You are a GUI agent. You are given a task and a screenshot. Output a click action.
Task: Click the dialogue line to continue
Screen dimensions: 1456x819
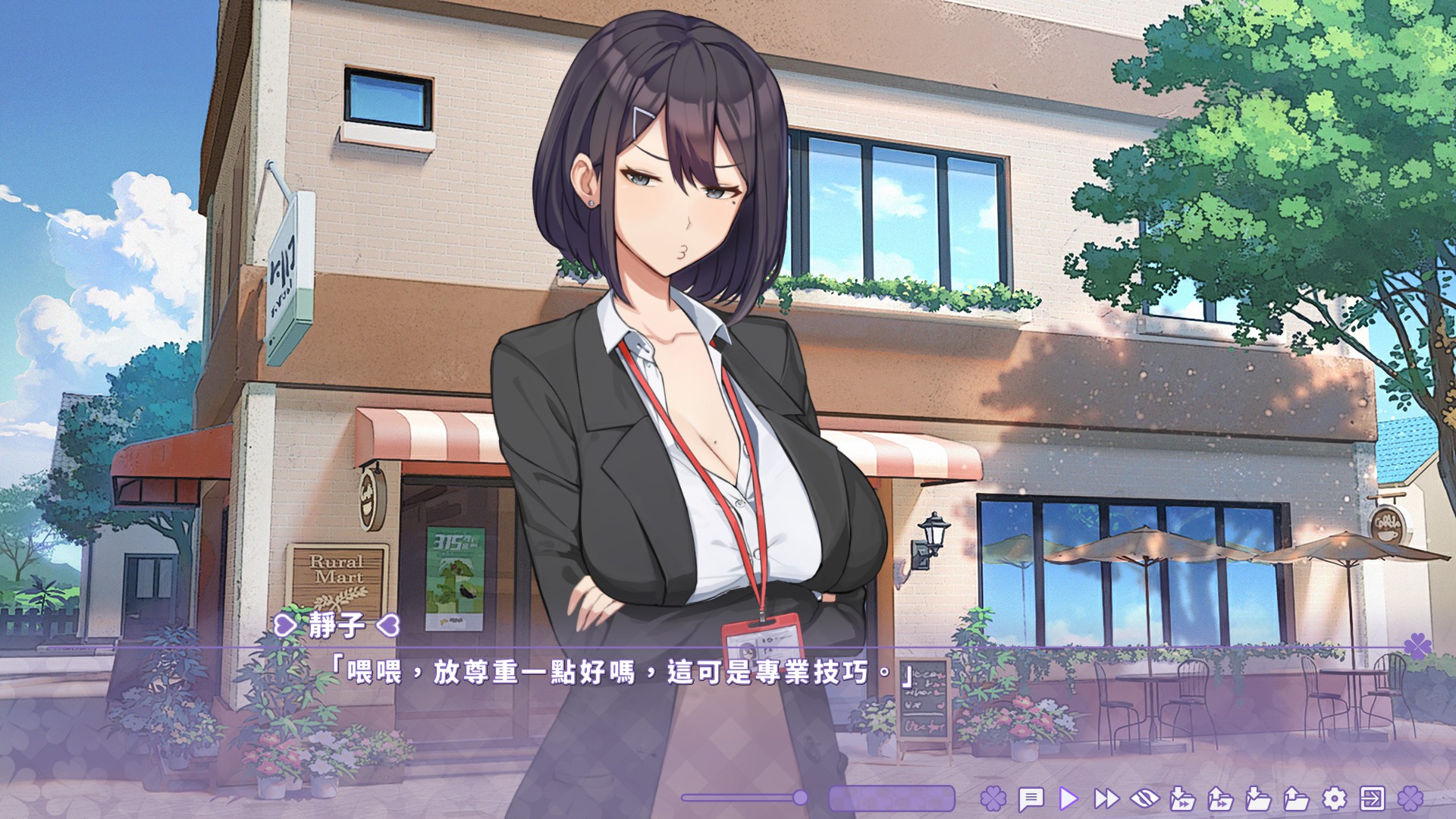[622, 673]
